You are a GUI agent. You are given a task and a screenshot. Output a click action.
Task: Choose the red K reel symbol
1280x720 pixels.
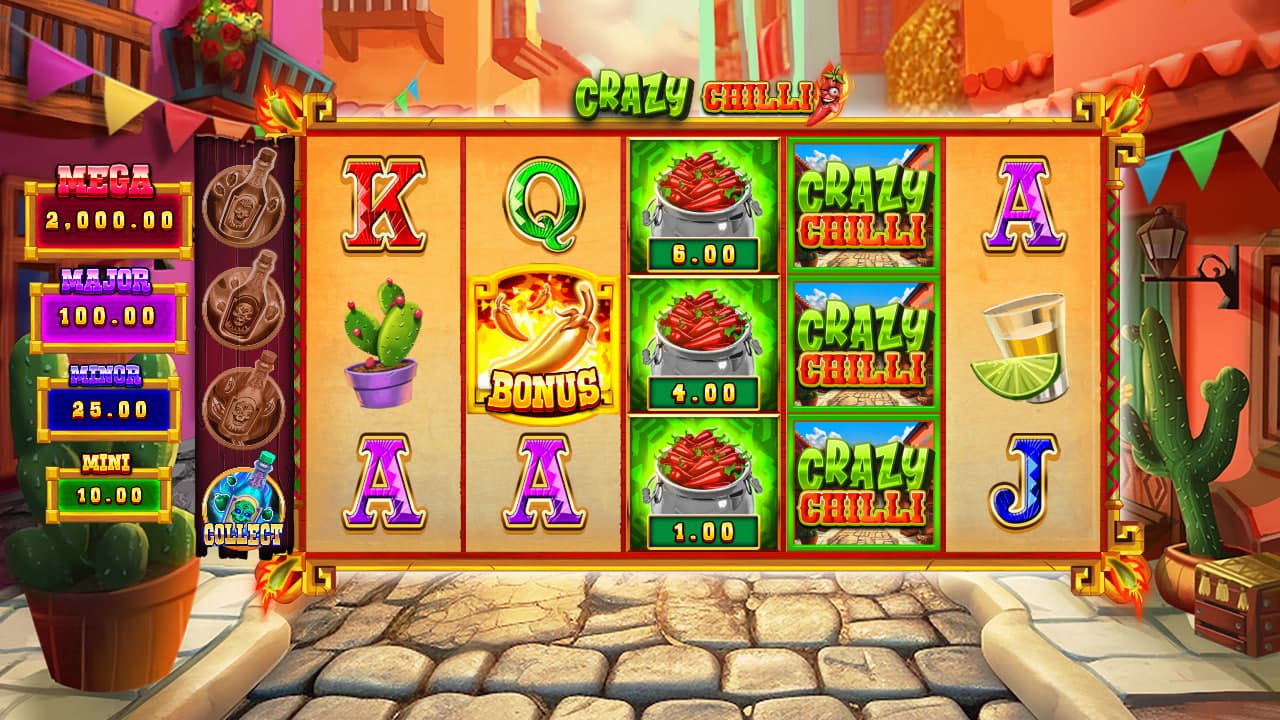click(384, 204)
